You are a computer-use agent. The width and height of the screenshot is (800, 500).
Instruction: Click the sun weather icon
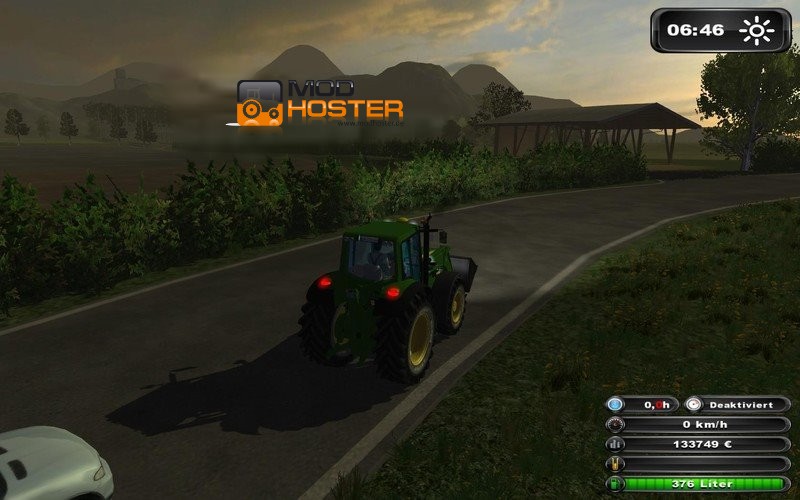(x=757, y=30)
